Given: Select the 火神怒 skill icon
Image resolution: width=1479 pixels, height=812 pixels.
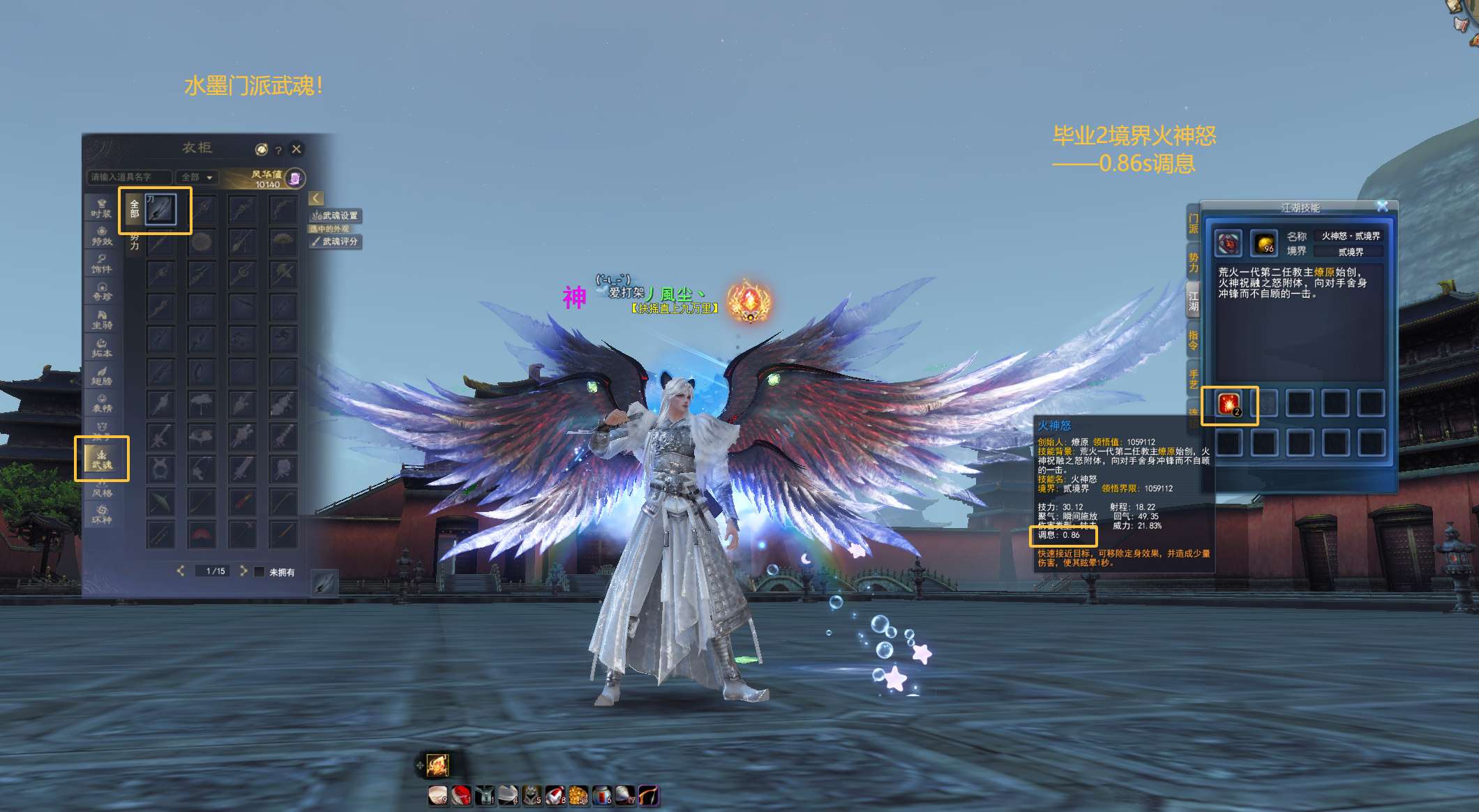Looking at the screenshot, I should 1229,404.
